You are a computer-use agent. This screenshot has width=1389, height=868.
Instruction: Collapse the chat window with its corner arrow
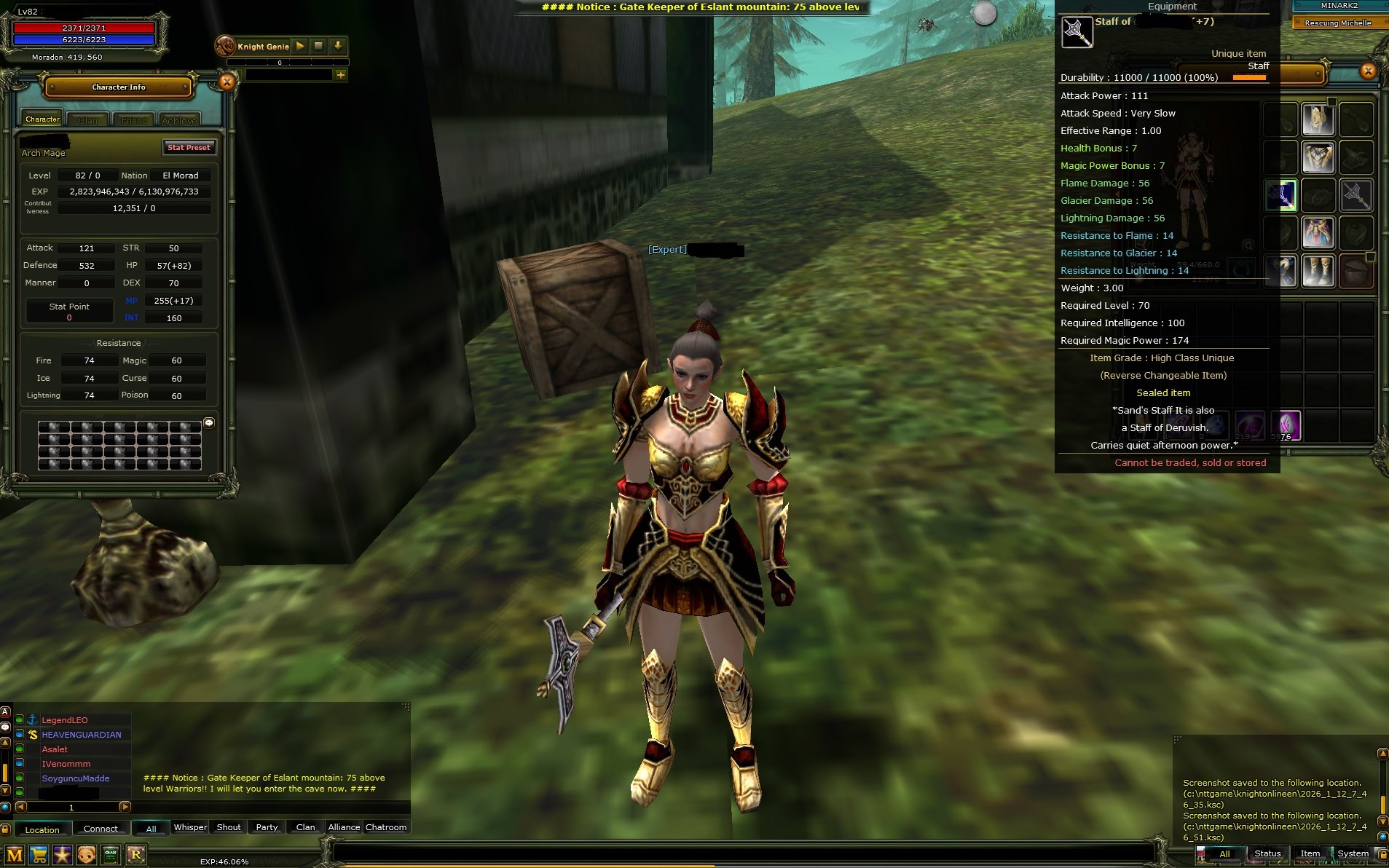[x=406, y=705]
